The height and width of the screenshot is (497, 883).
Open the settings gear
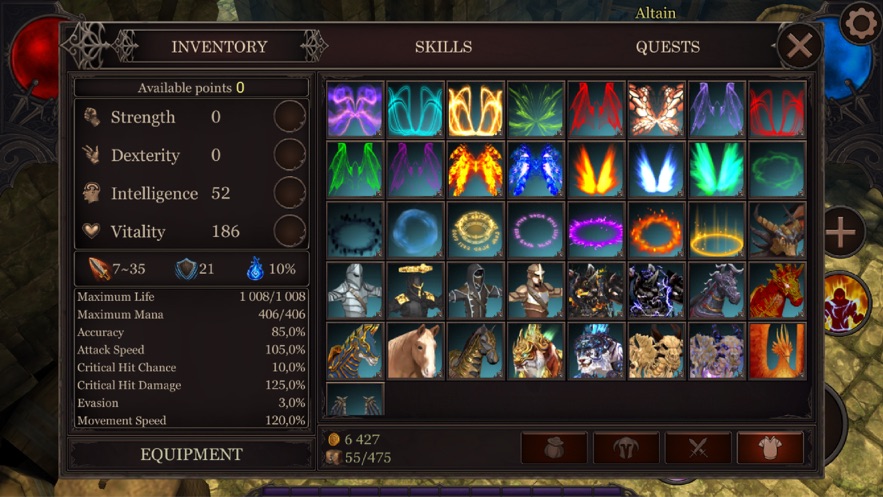[x=860, y=24]
